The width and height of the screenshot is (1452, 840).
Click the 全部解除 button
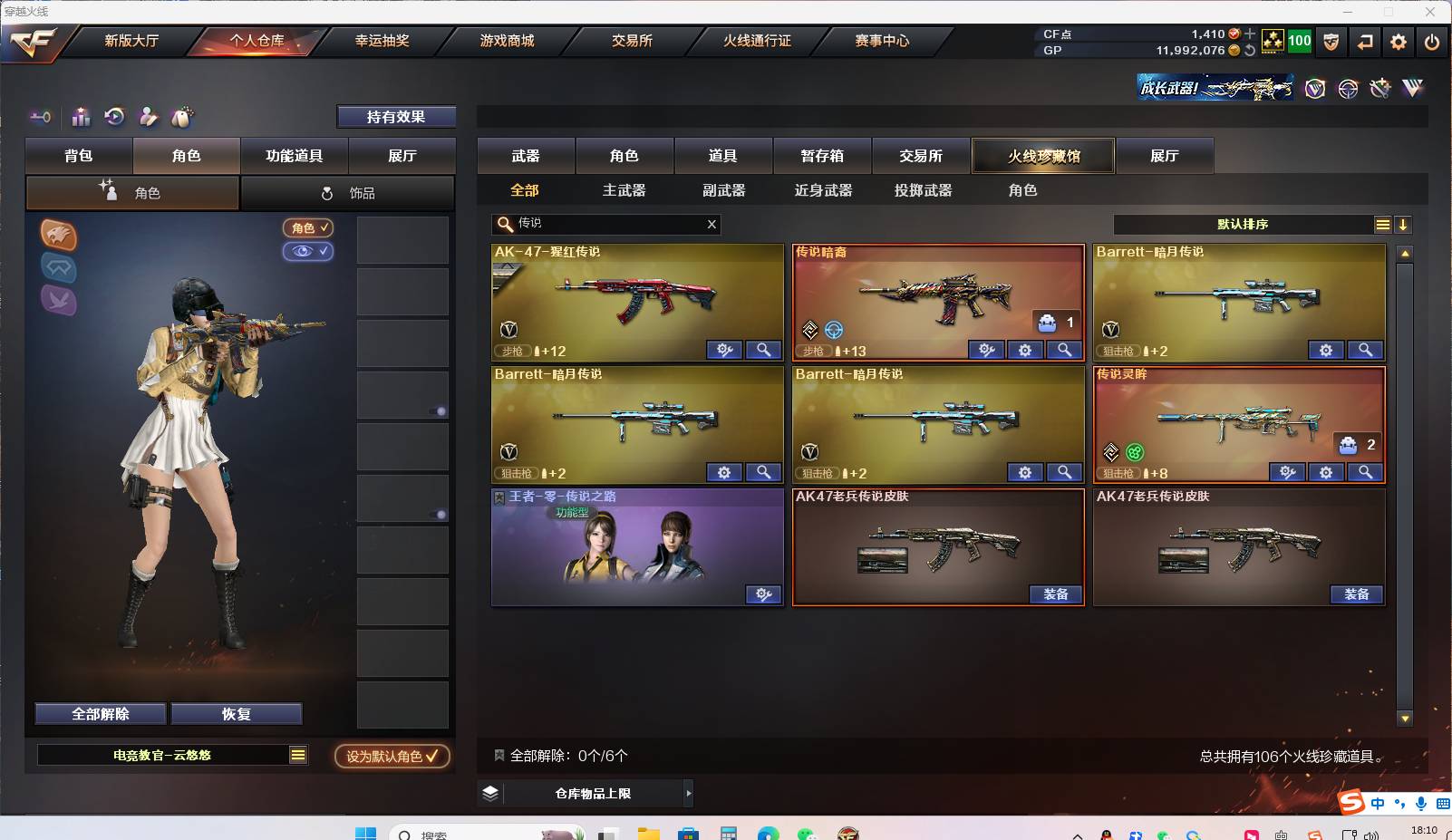pos(100,713)
